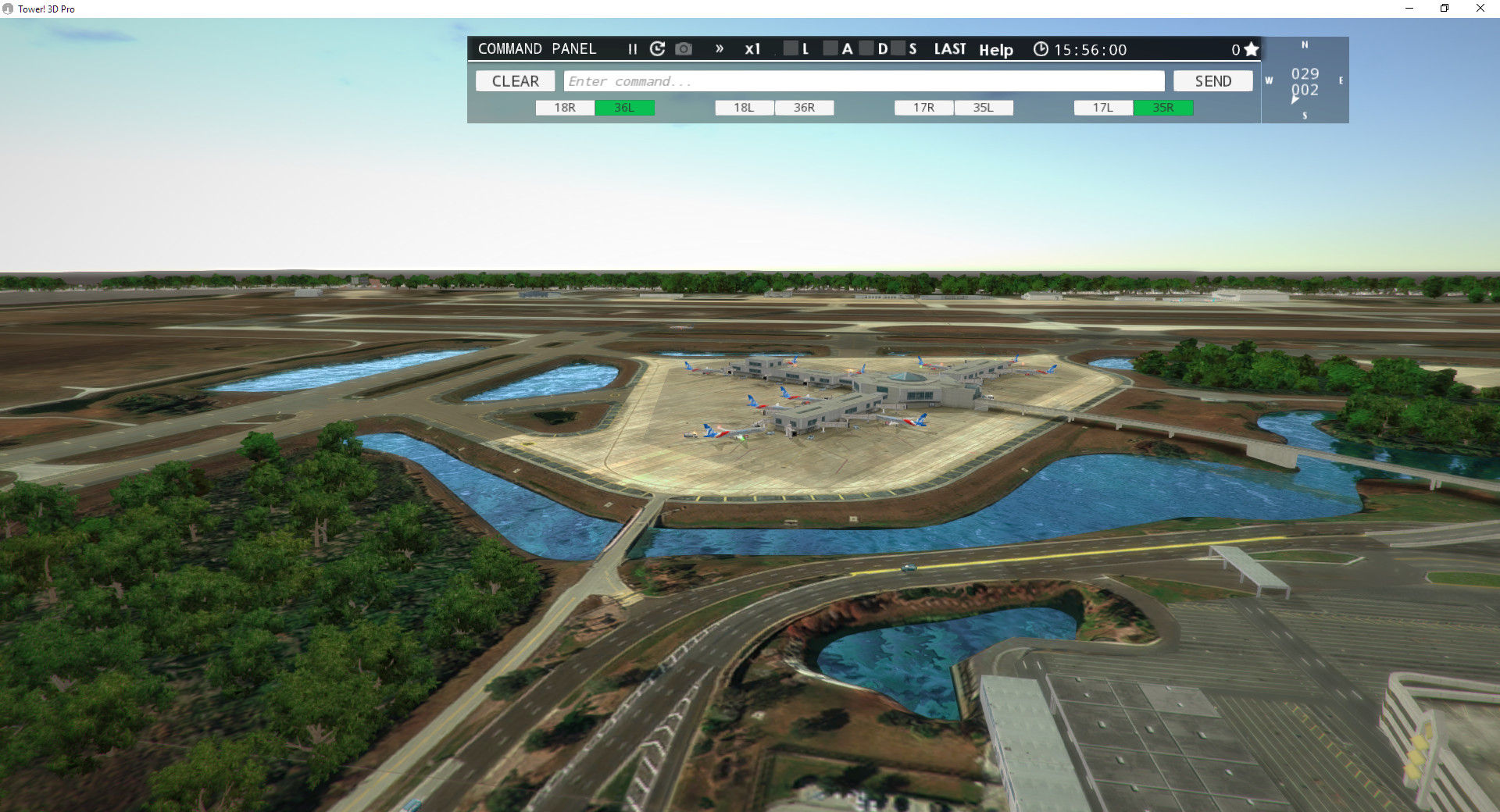The image size is (1500, 812).
Task: Click the Tower! 3D Pro title bar icon
Action: tap(8, 9)
